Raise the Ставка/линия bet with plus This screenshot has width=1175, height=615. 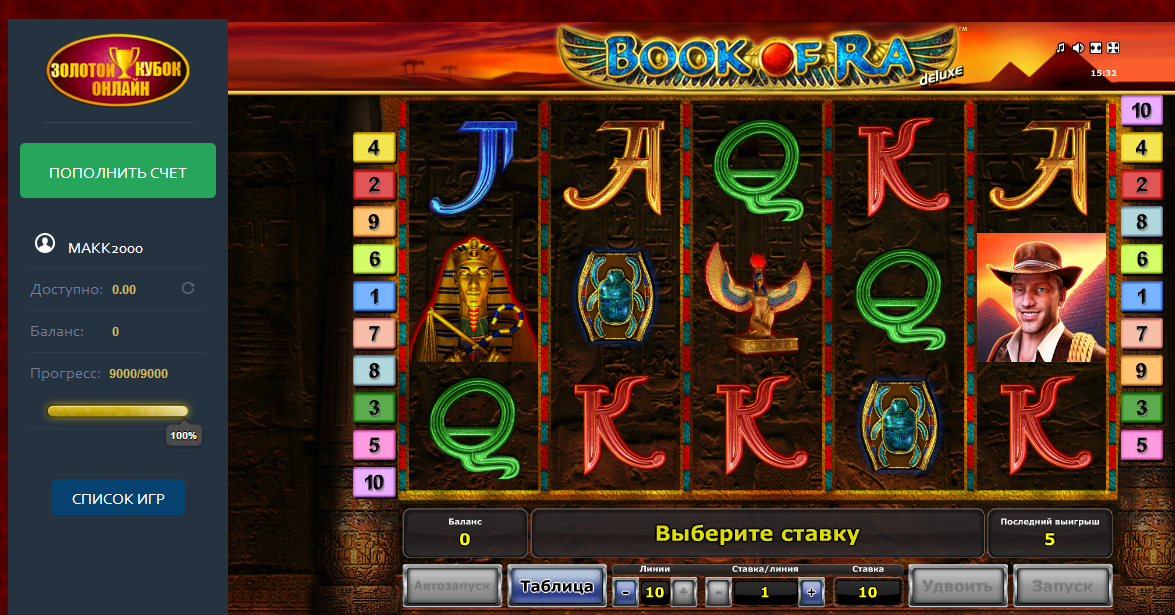(810, 592)
